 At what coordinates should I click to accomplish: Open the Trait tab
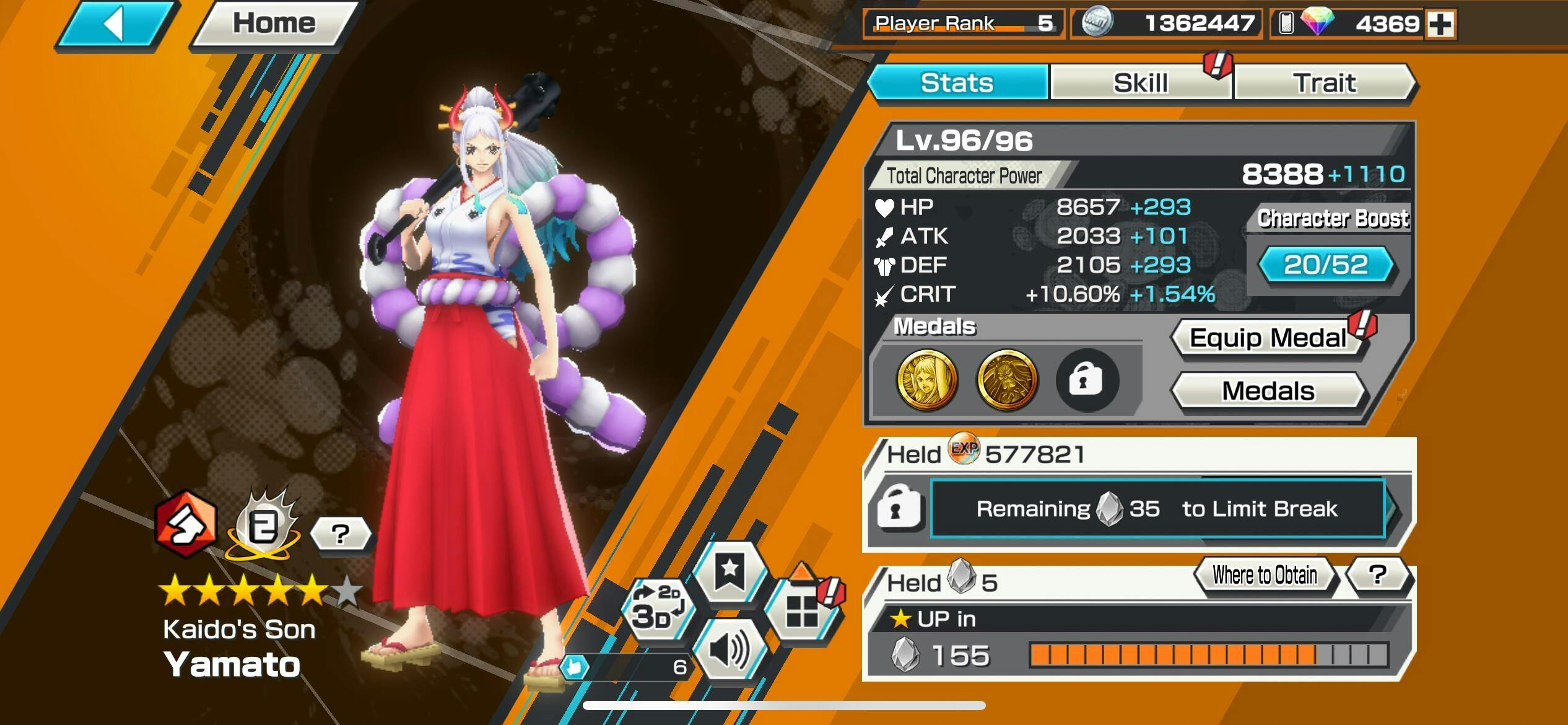1324,83
